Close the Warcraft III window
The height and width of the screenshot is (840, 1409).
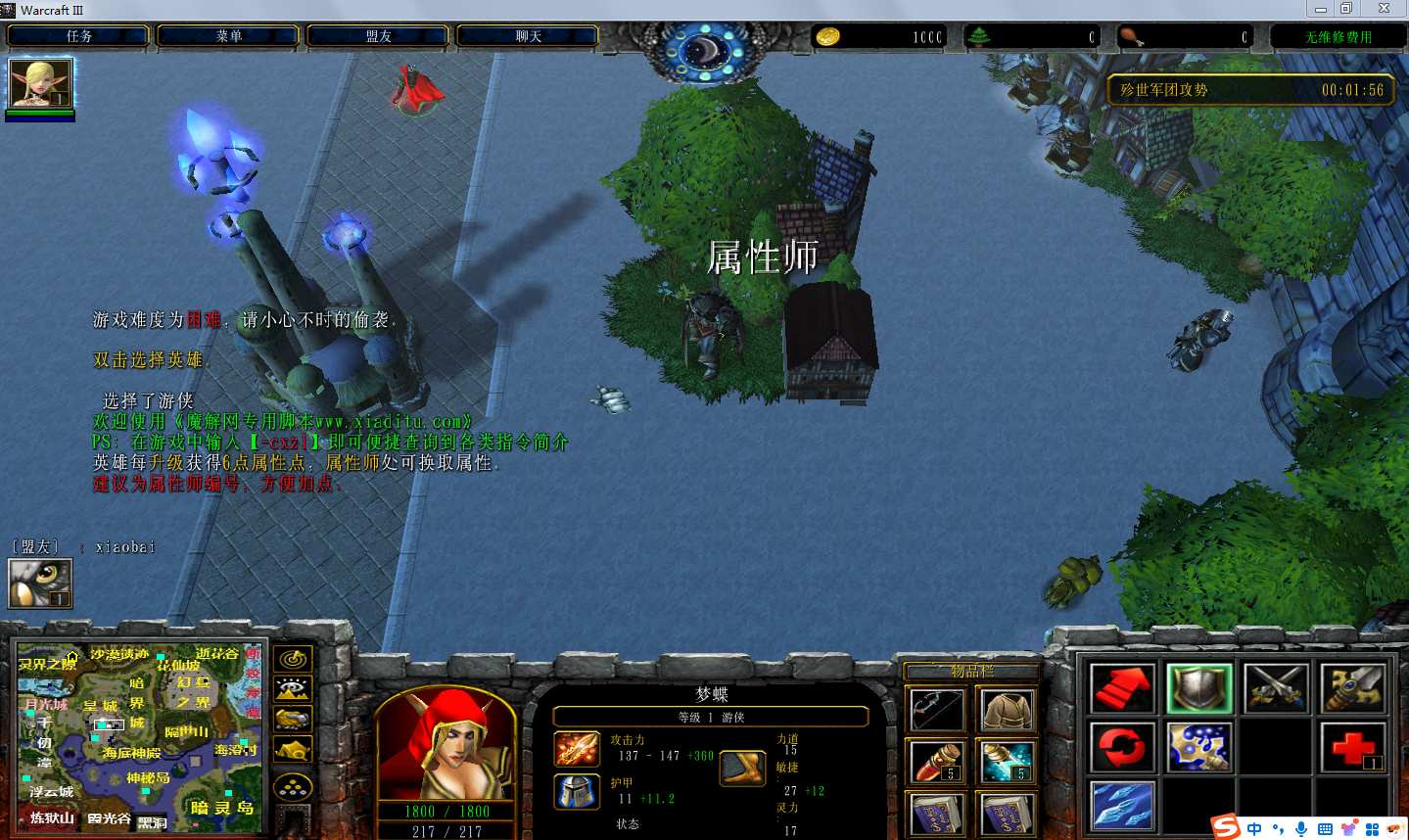tap(1384, 9)
